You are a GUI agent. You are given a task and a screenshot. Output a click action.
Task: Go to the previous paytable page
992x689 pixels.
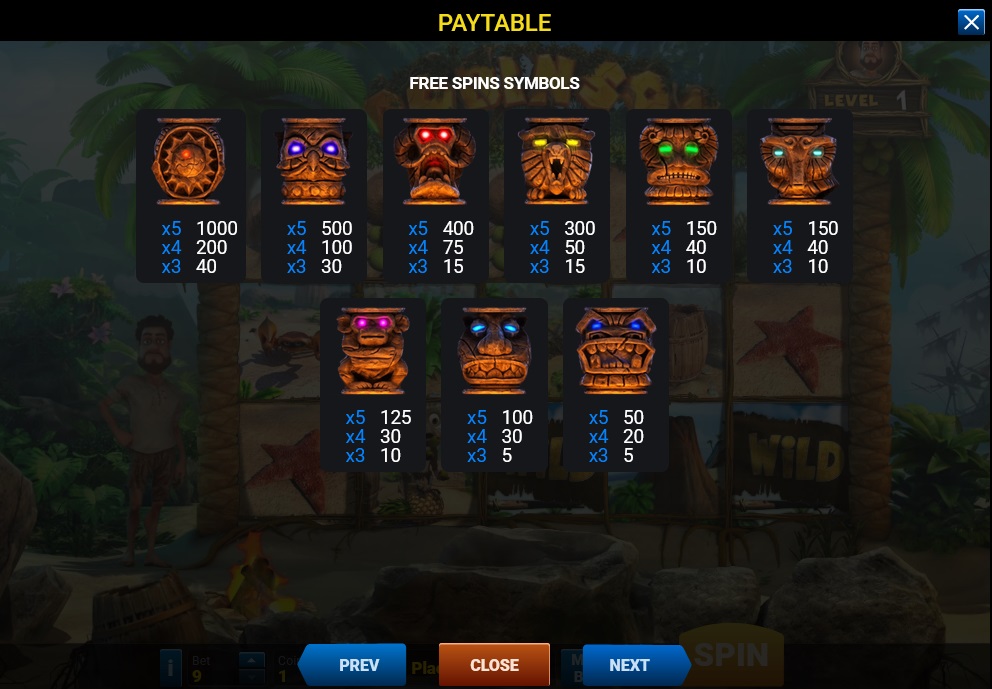(357, 665)
